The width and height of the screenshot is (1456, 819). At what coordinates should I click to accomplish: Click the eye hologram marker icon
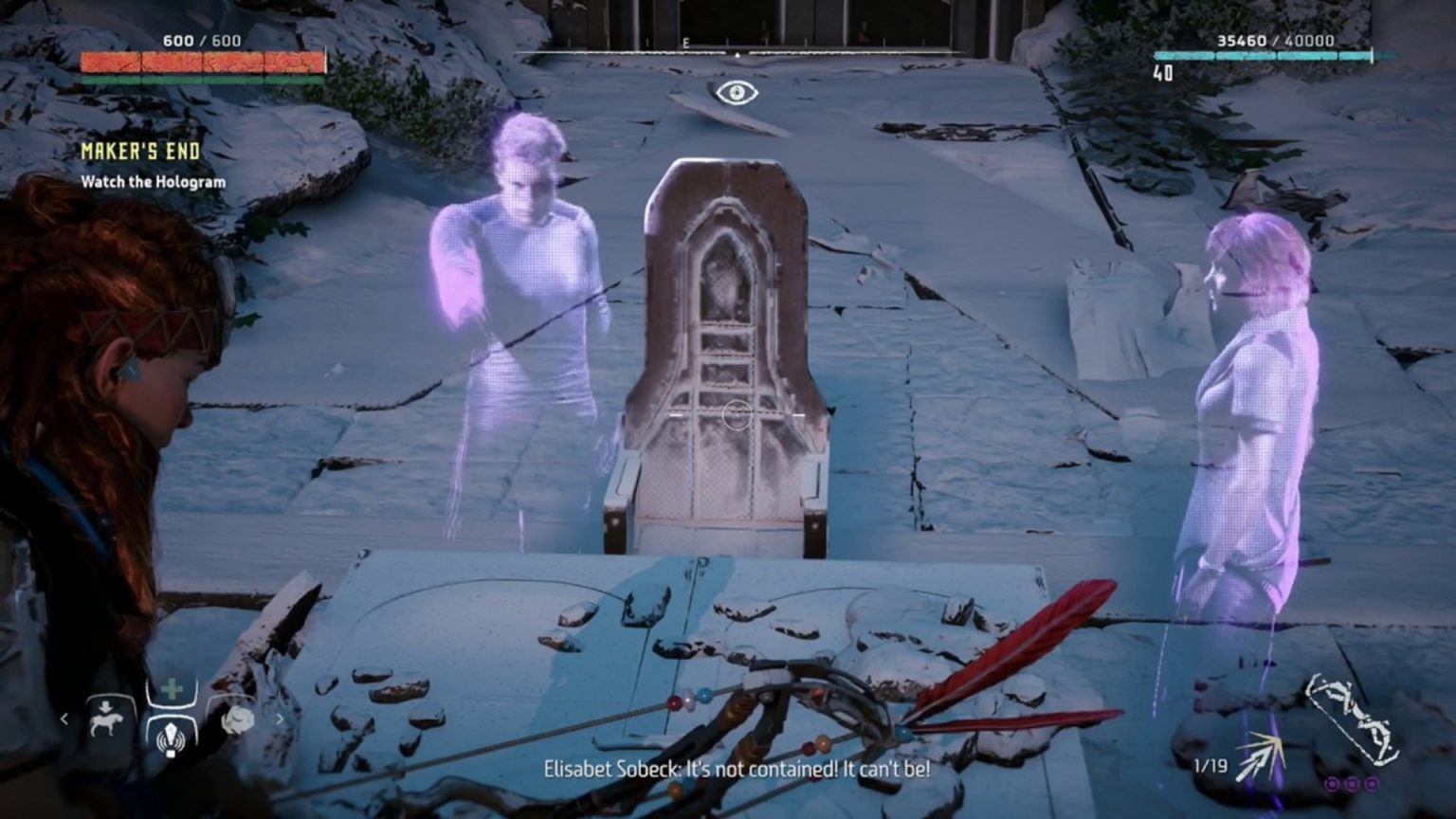click(x=737, y=92)
